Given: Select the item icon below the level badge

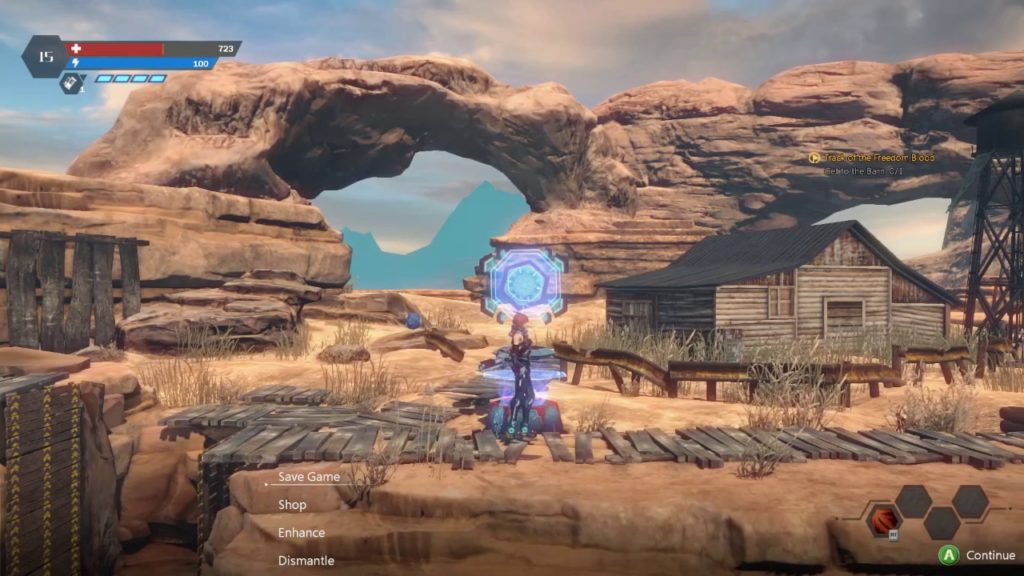Looking at the screenshot, I should pos(71,84).
